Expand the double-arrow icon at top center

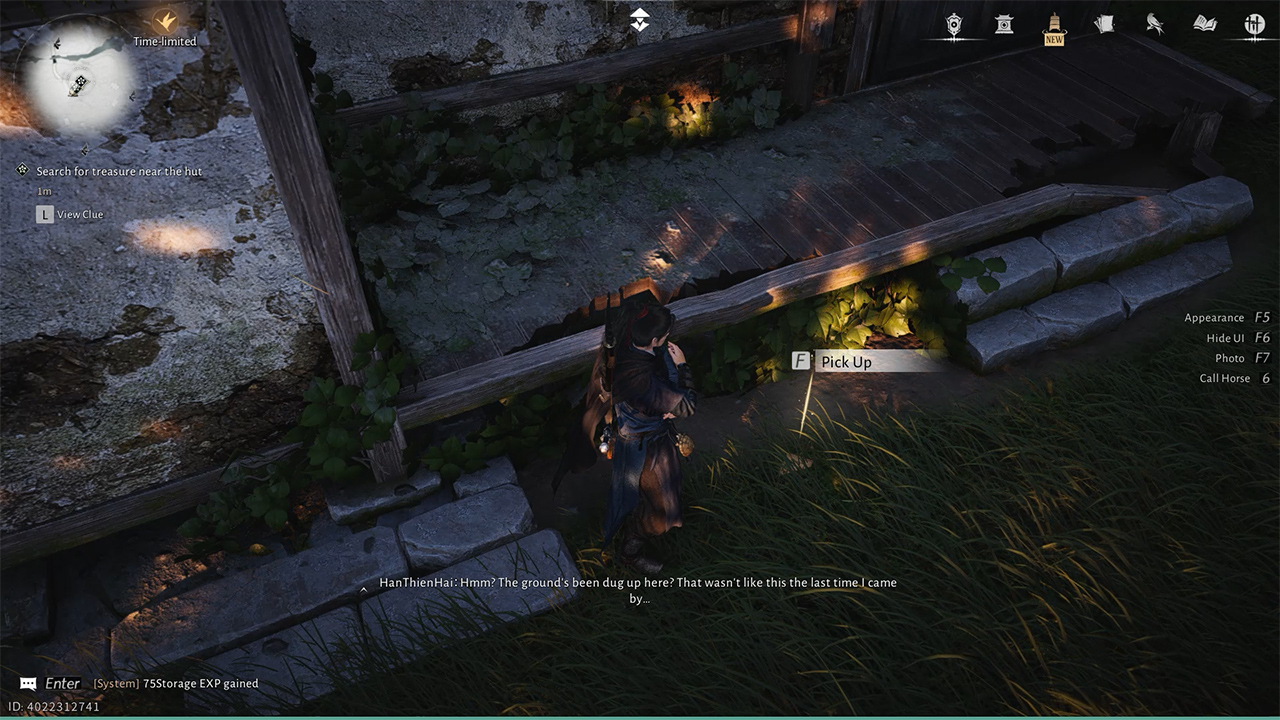point(640,19)
